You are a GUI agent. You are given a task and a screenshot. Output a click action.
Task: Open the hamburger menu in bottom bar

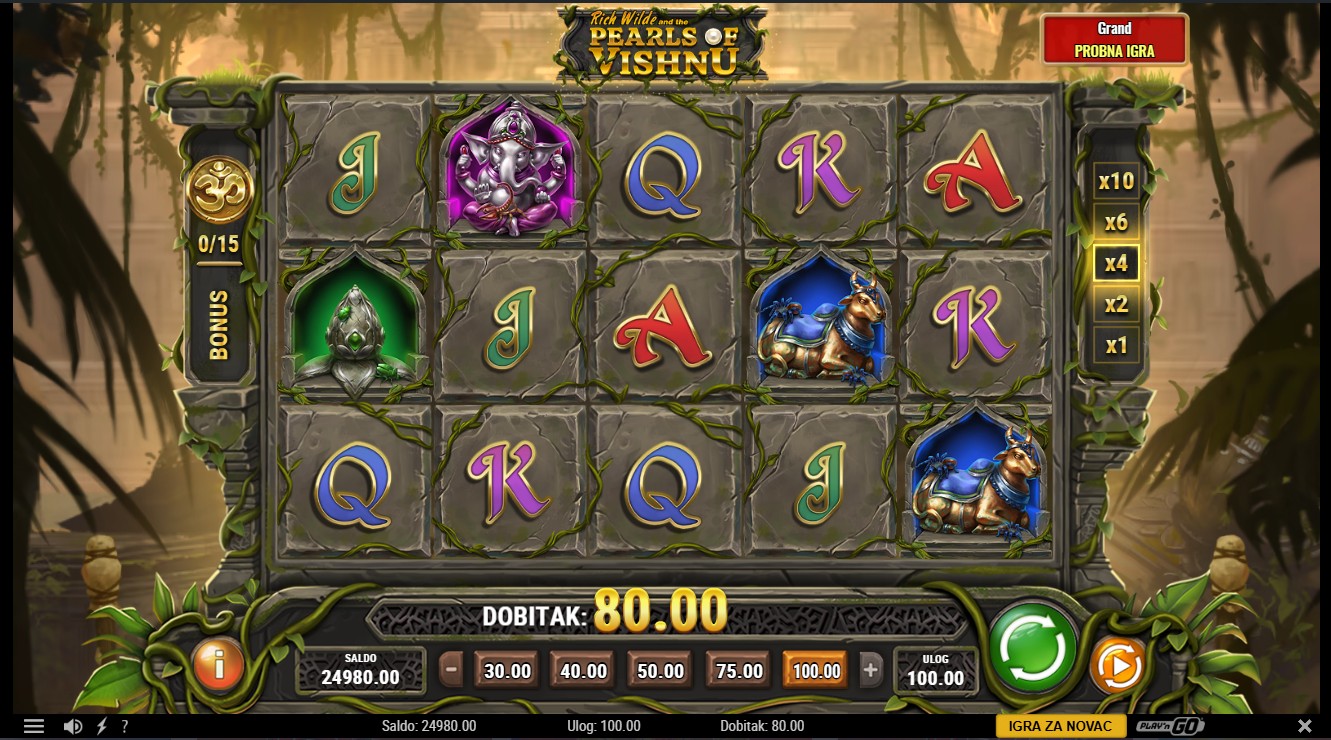tap(34, 726)
